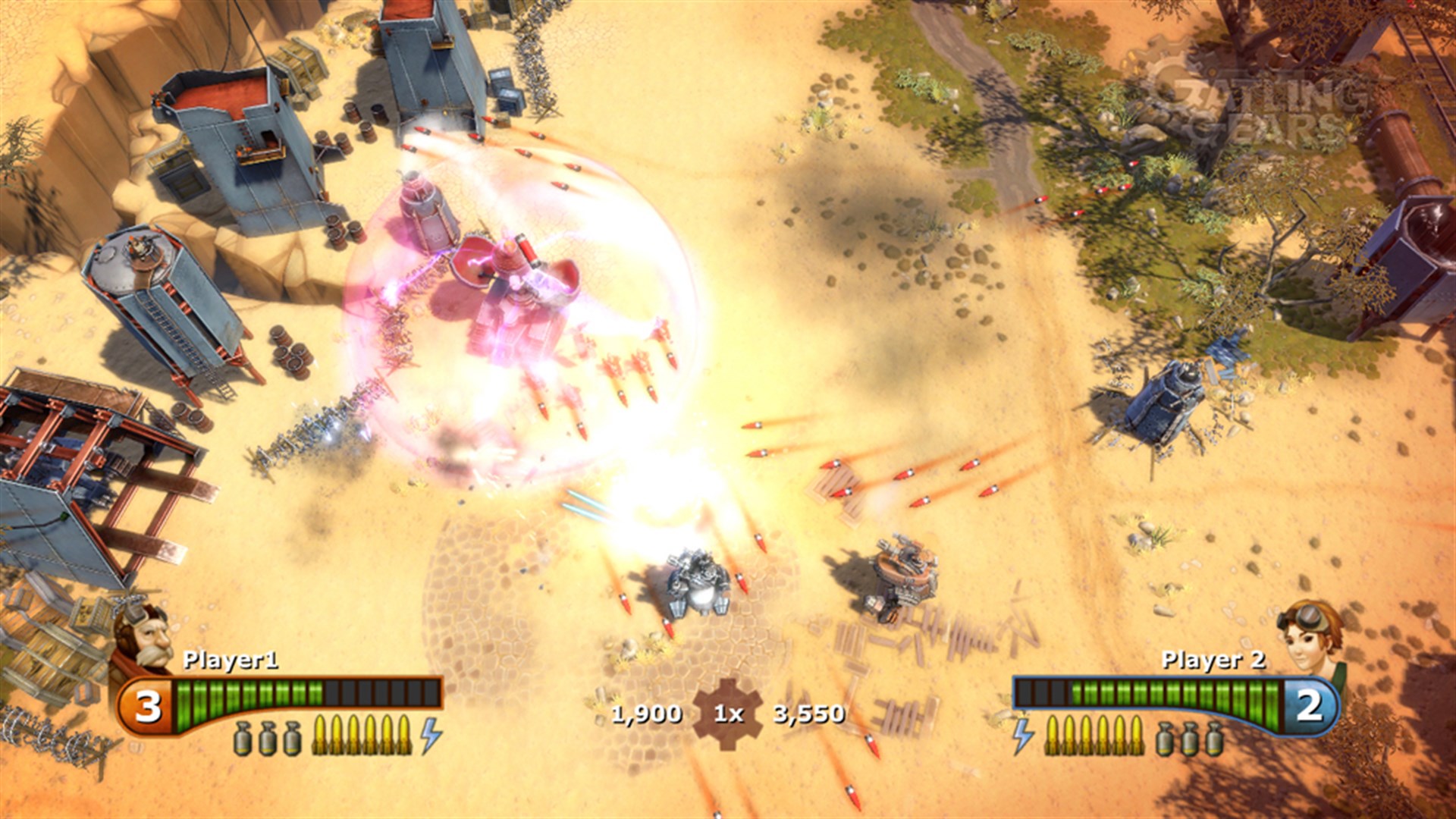Click the score value 3,550

click(x=810, y=713)
